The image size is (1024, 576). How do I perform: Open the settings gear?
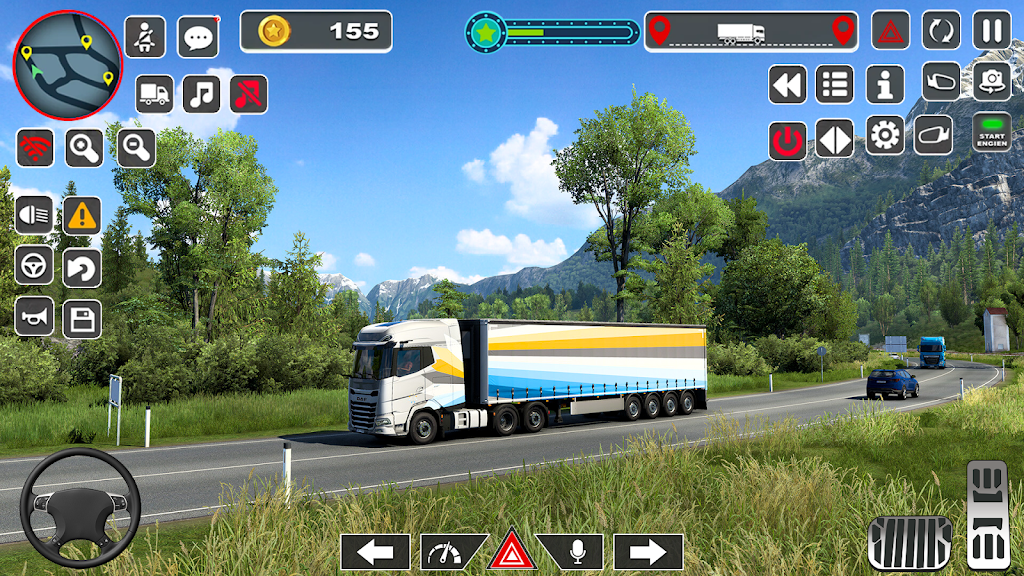point(885,135)
